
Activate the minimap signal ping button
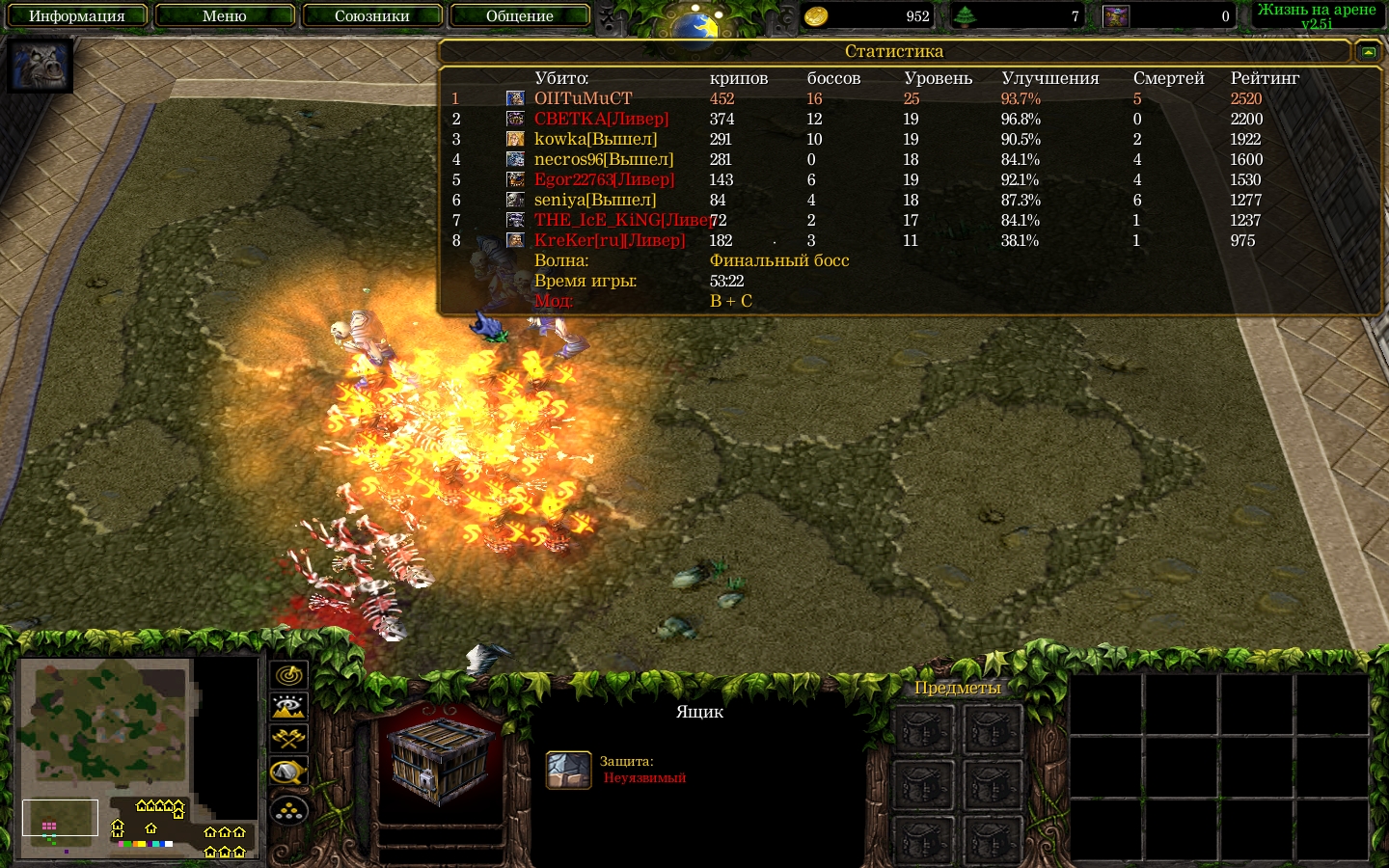click(288, 675)
